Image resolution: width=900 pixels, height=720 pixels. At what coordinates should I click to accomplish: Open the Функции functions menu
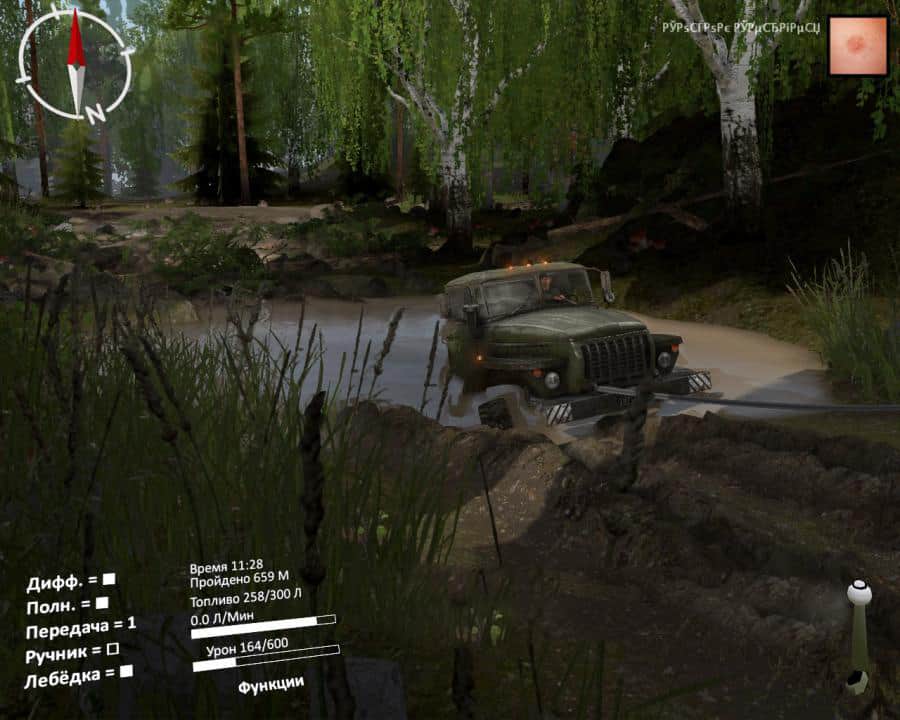271,685
